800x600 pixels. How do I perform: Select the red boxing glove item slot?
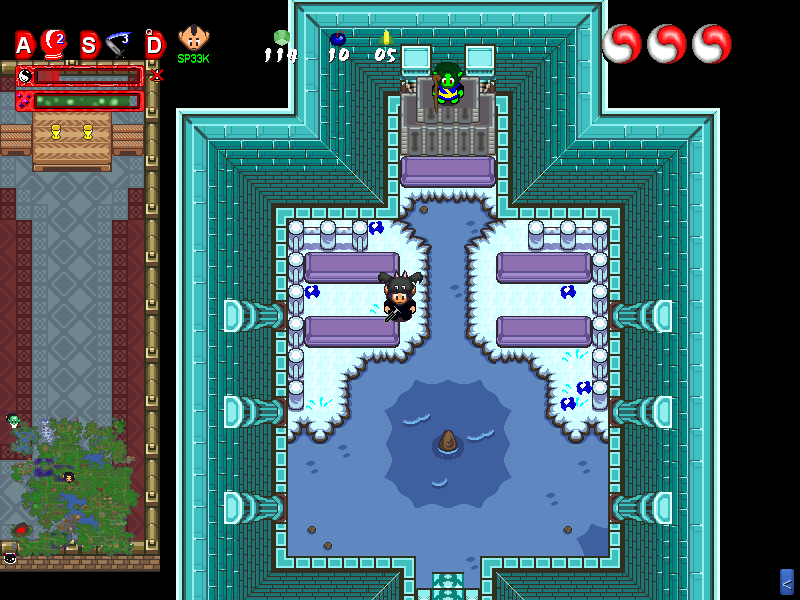pos(55,43)
